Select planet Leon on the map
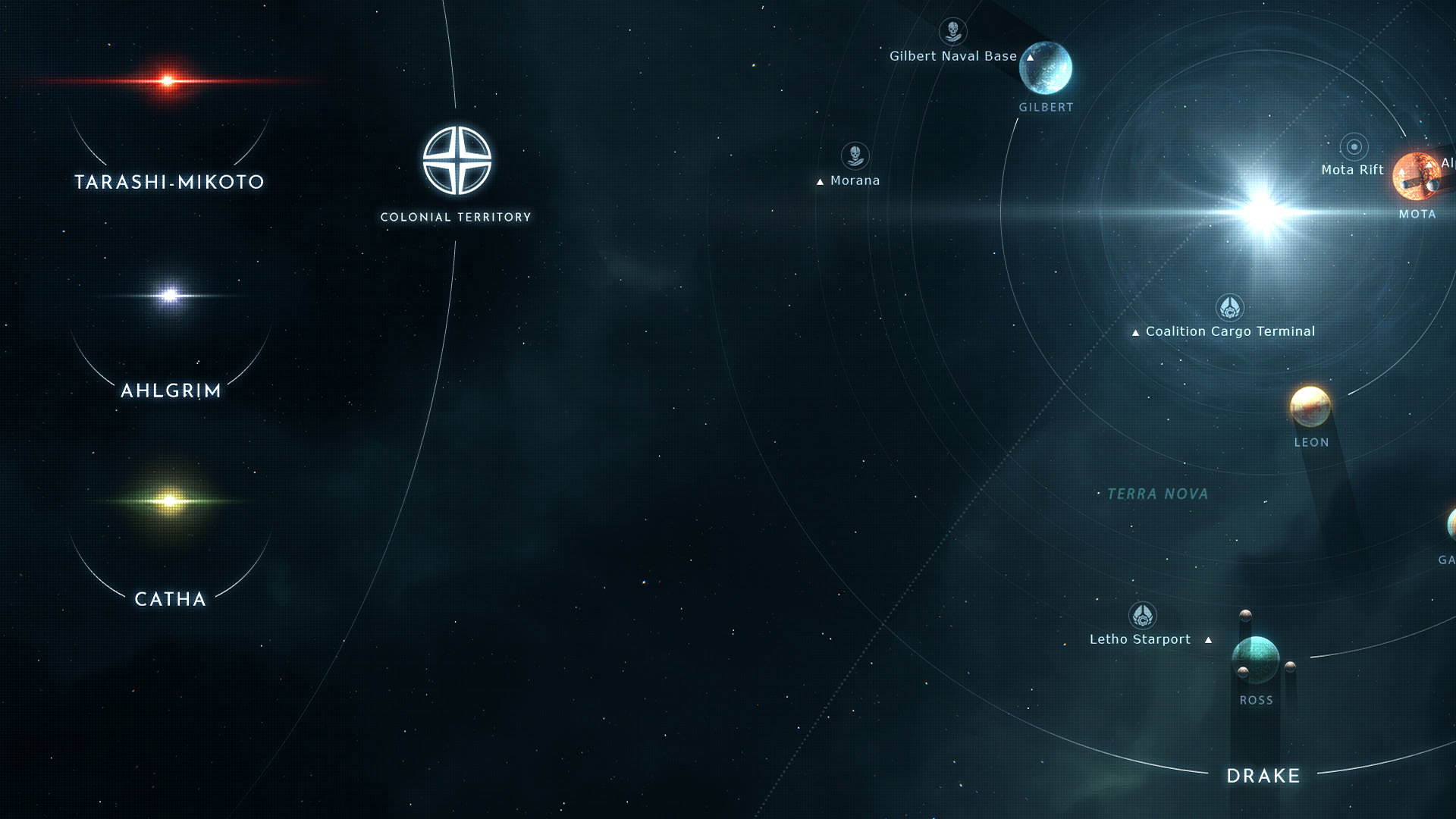1456x819 pixels. (1310, 406)
